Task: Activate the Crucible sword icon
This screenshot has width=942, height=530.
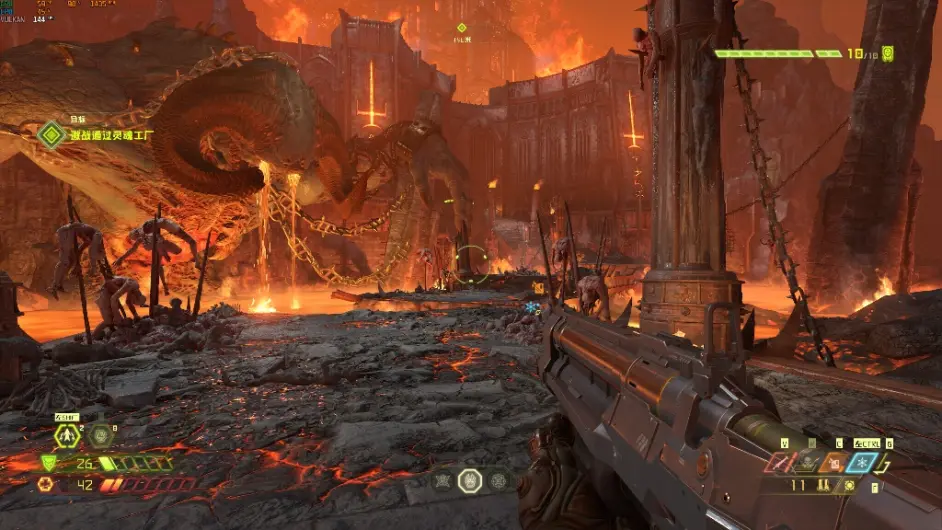Action: click(x=777, y=463)
